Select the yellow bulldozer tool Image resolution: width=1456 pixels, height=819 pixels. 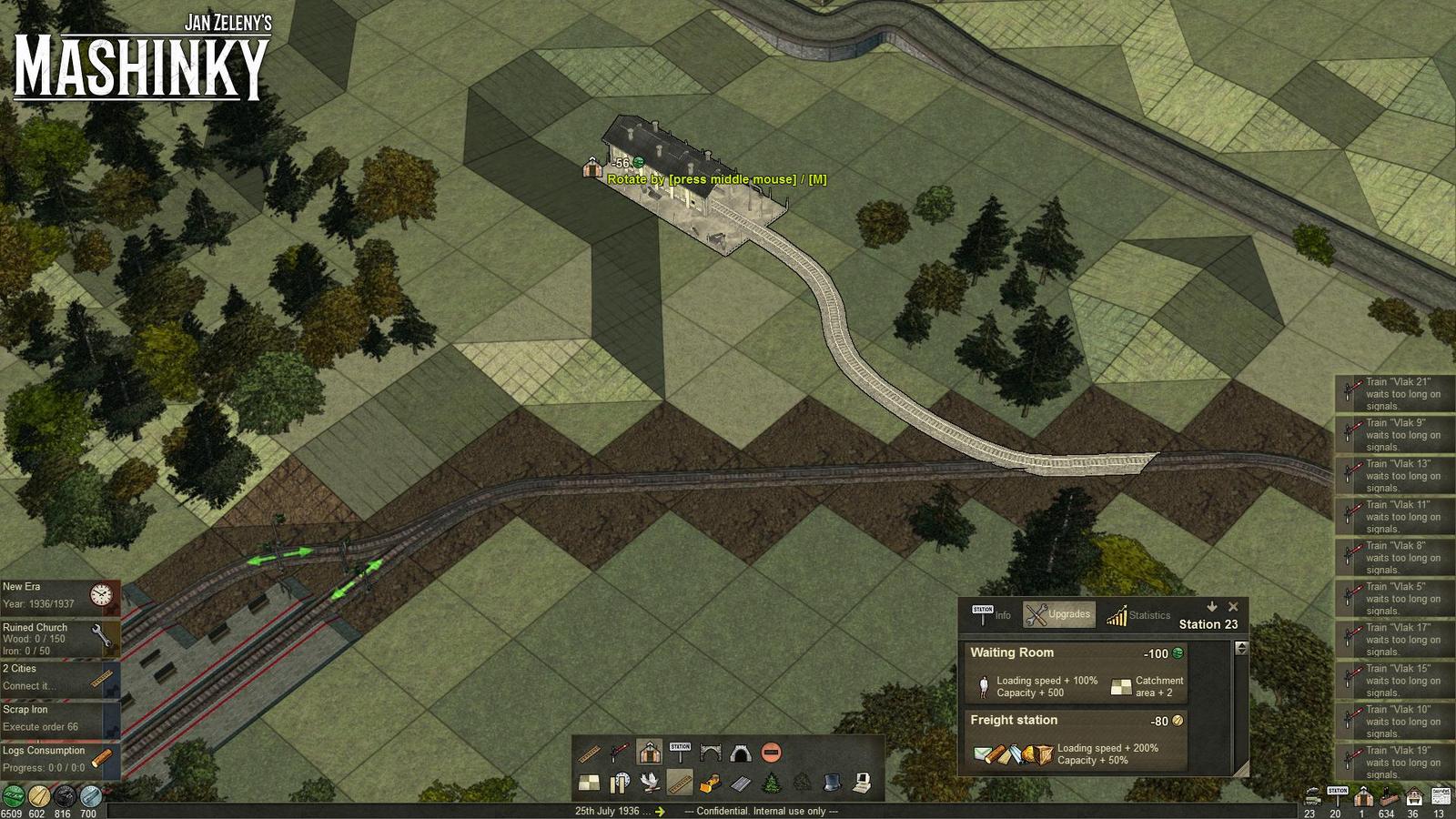[x=711, y=782]
